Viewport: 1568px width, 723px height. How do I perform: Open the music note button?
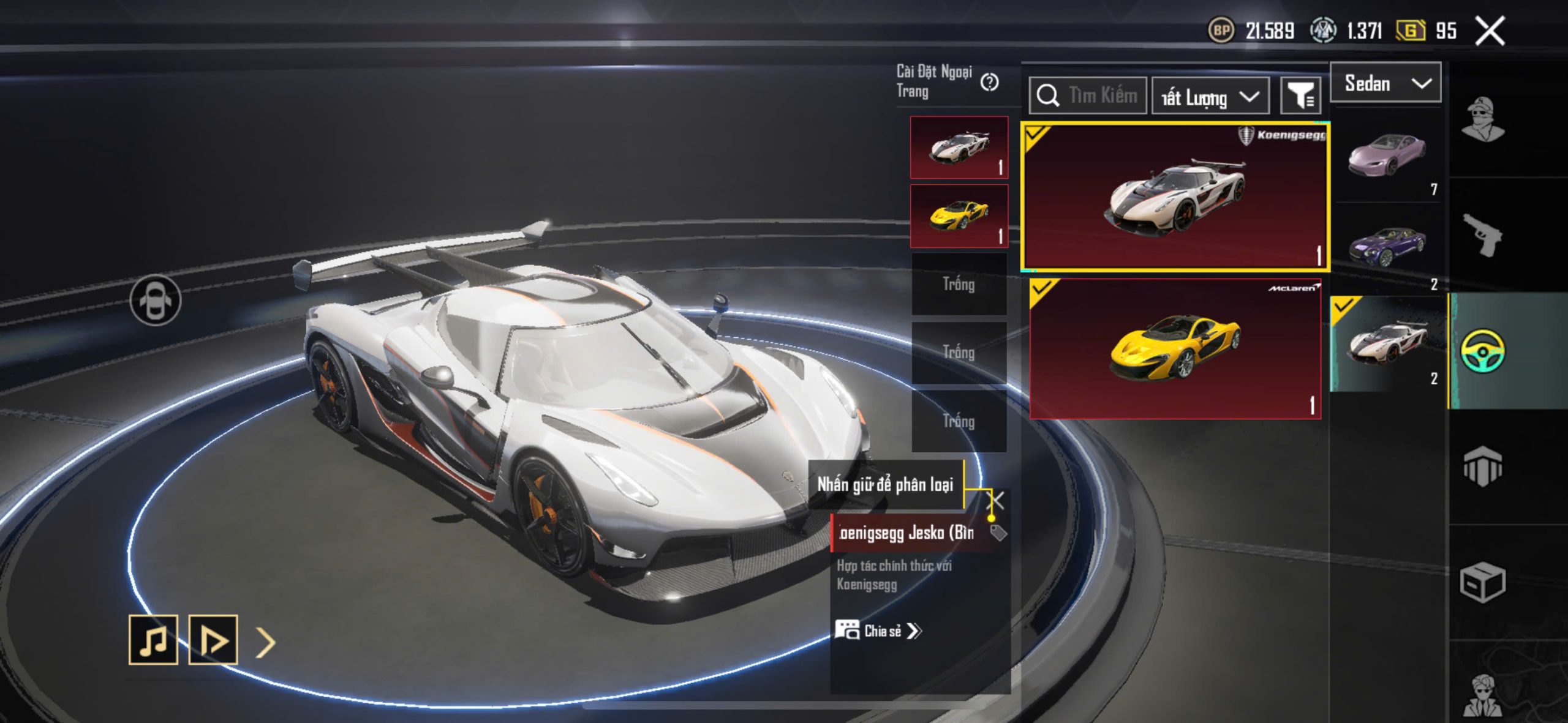pos(153,640)
